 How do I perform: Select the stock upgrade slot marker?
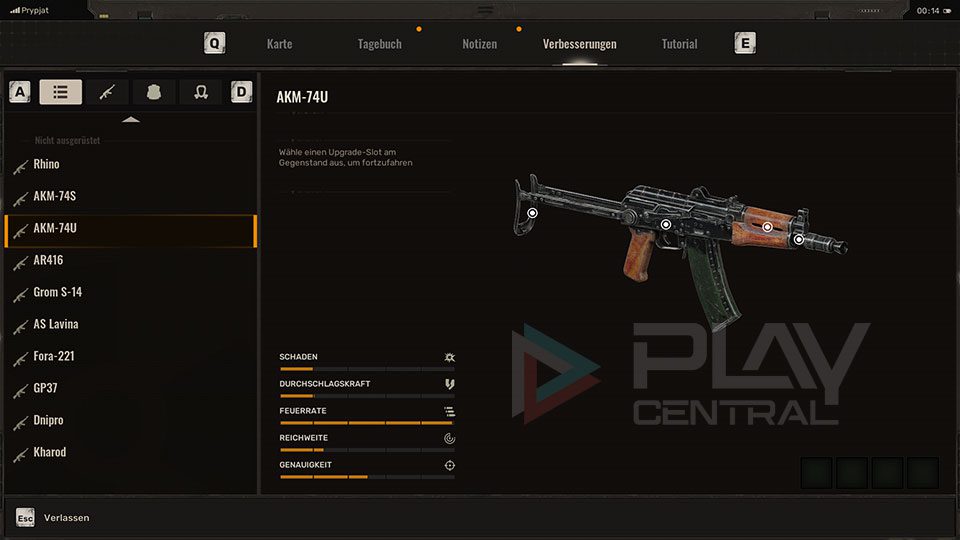[x=533, y=213]
